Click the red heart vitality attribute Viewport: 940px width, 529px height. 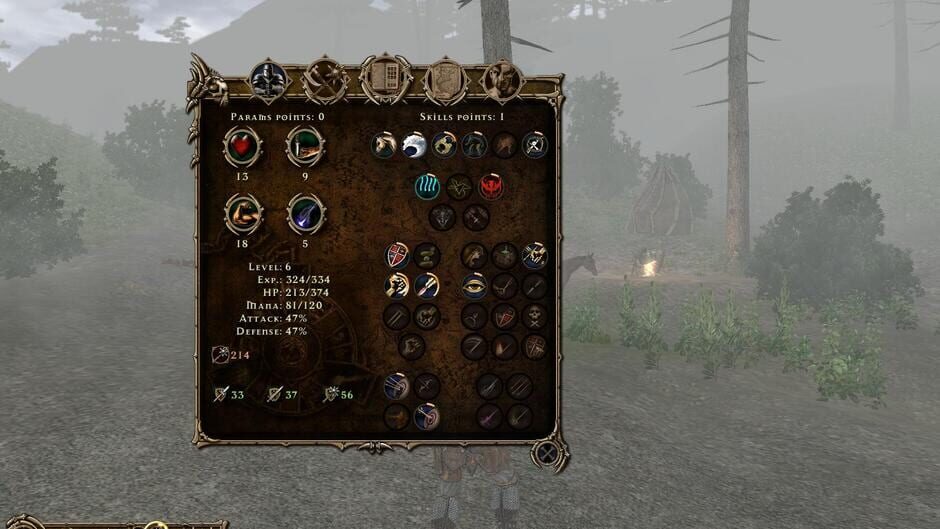coord(242,147)
